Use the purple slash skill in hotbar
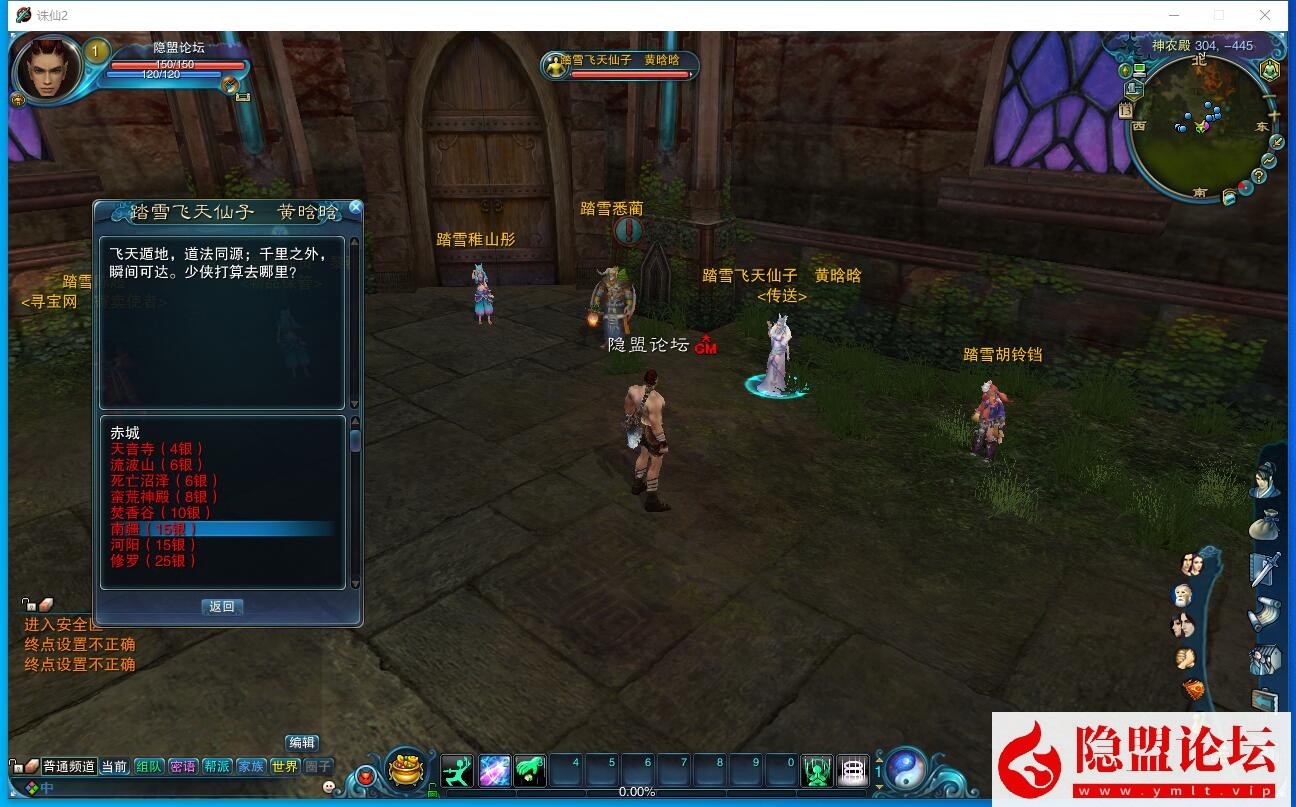Viewport: 1296px width, 807px height. (x=495, y=771)
